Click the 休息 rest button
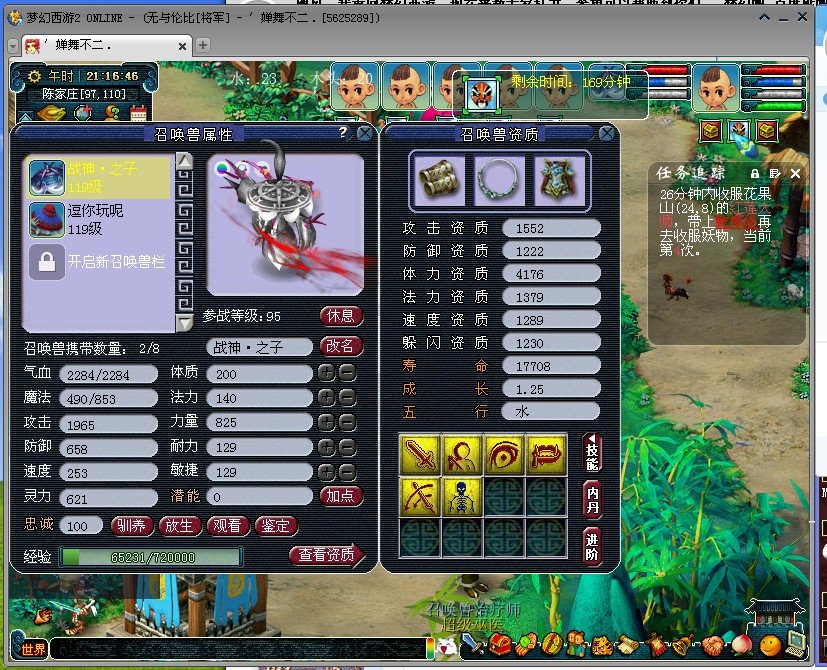 click(341, 316)
